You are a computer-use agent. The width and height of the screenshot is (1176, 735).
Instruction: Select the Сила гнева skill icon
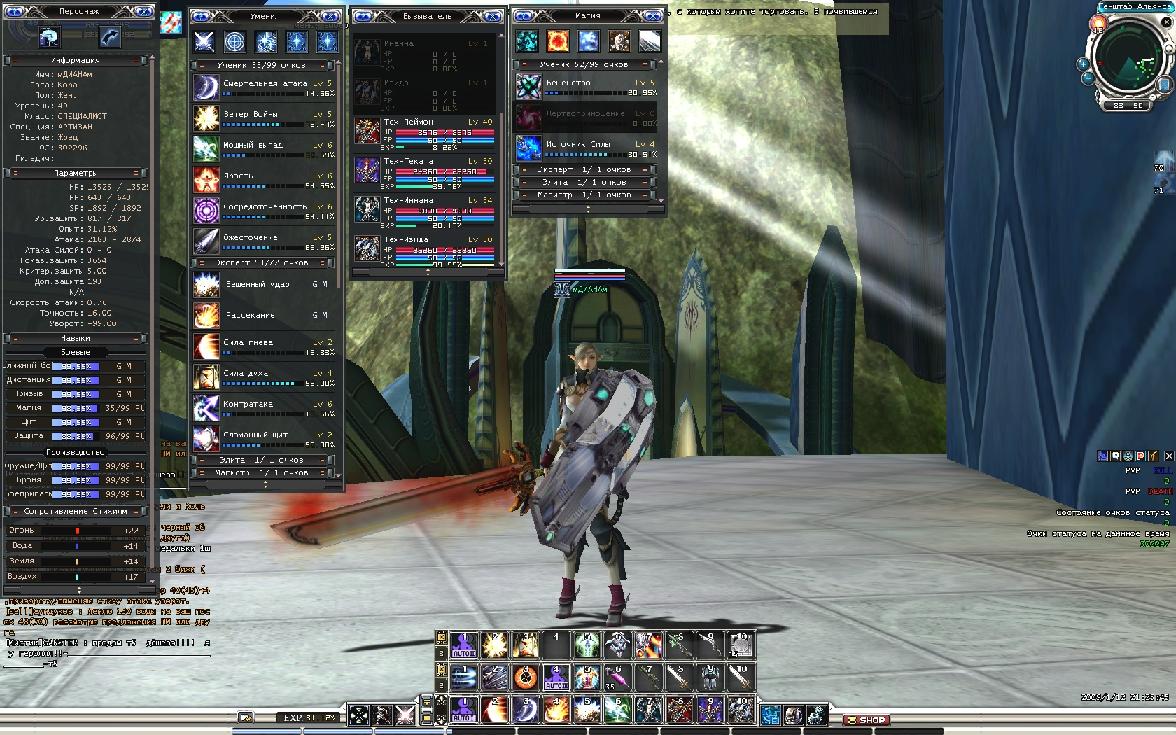coord(206,347)
